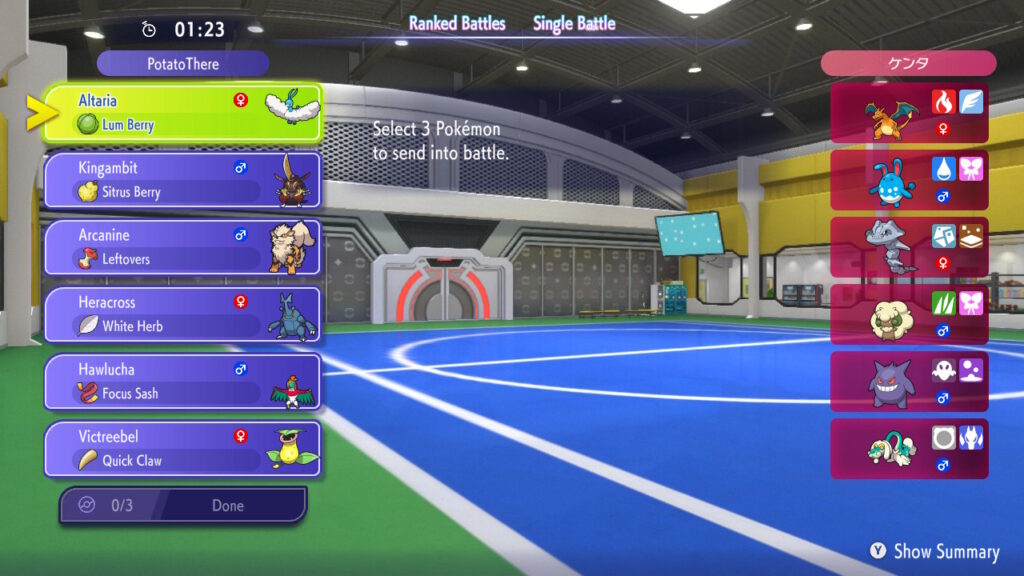Inspect the opponent's Drampa panel
The height and width of the screenshot is (576, 1024).
pyautogui.click(x=909, y=448)
